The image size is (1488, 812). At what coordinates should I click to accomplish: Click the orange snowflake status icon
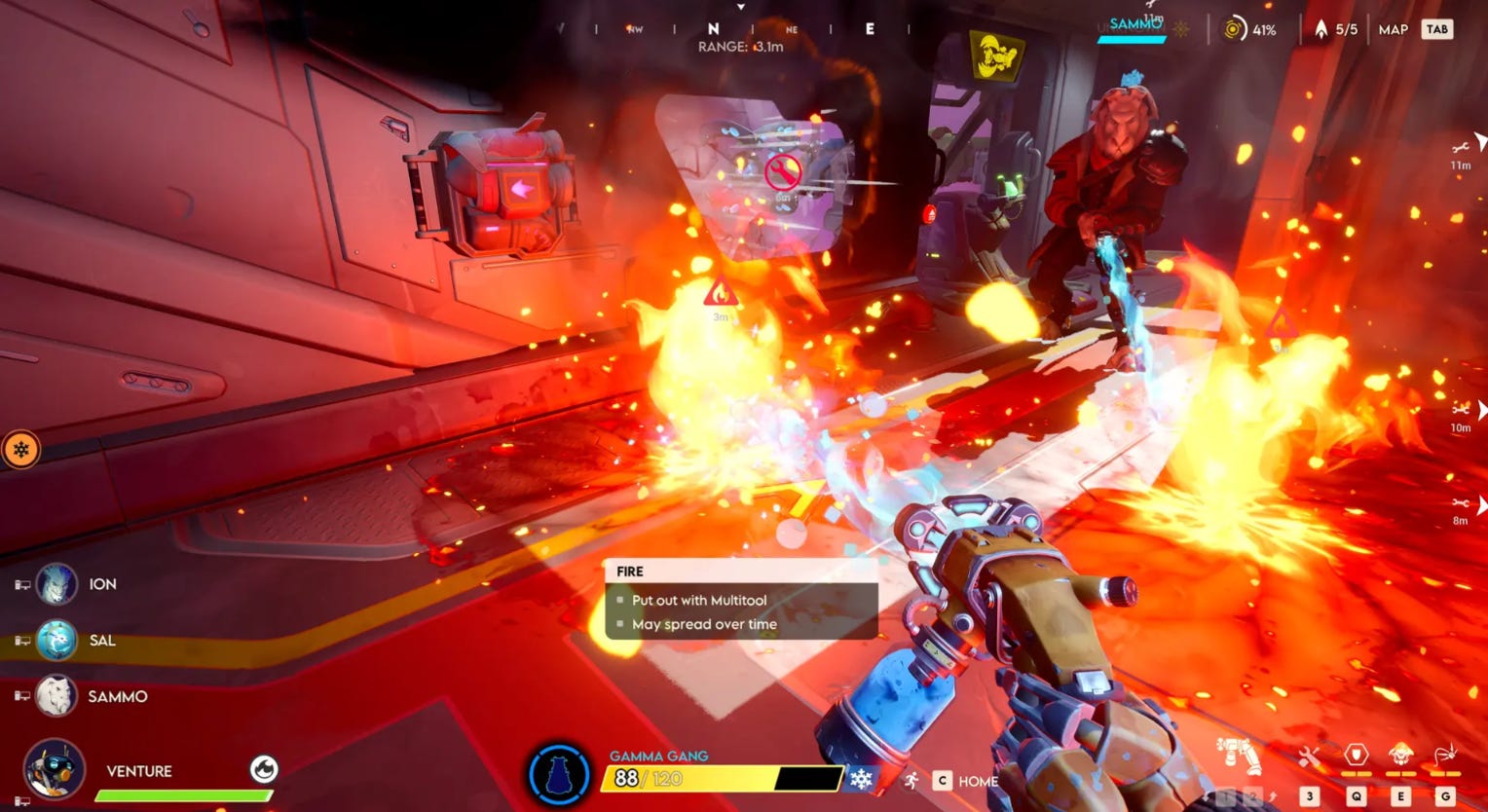pos(20,450)
